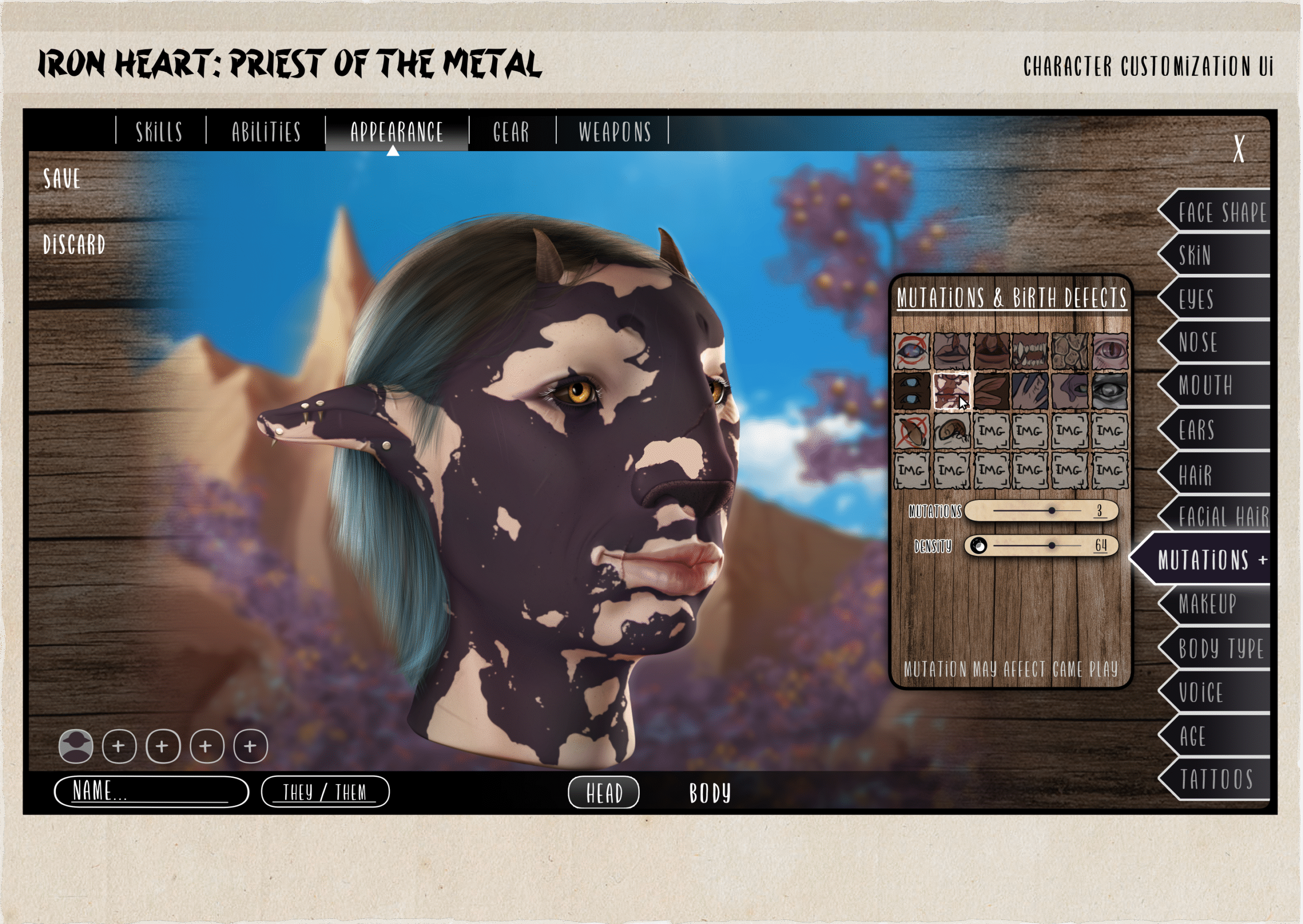The image size is (1303, 924).
Task: Switch the view to Body
Action: [709, 793]
